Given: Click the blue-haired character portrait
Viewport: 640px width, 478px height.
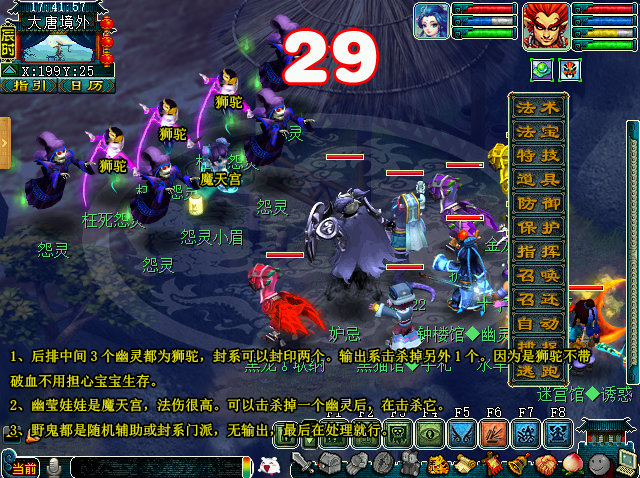Looking at the screenshot, I should pyautogui.click(x=431, y=21).
